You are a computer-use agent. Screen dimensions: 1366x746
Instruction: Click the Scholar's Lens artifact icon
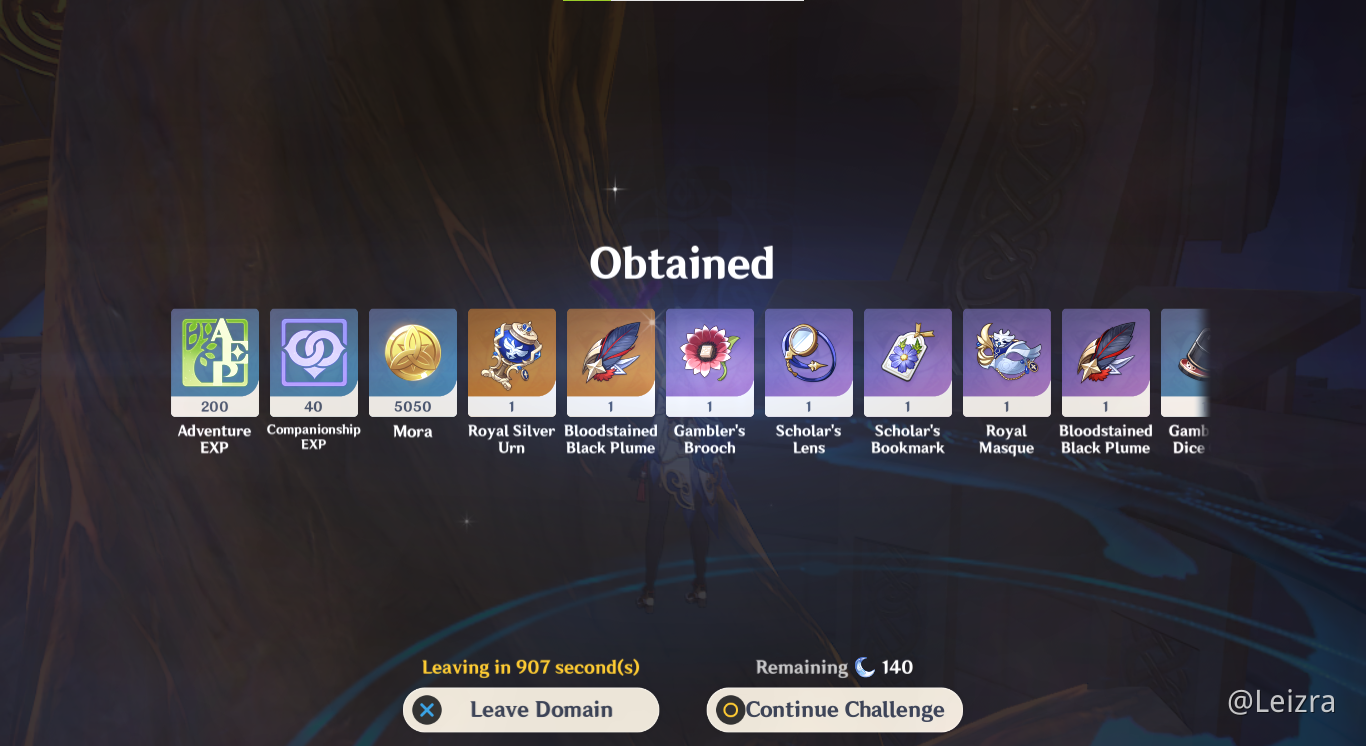click(x=808, y=362)
